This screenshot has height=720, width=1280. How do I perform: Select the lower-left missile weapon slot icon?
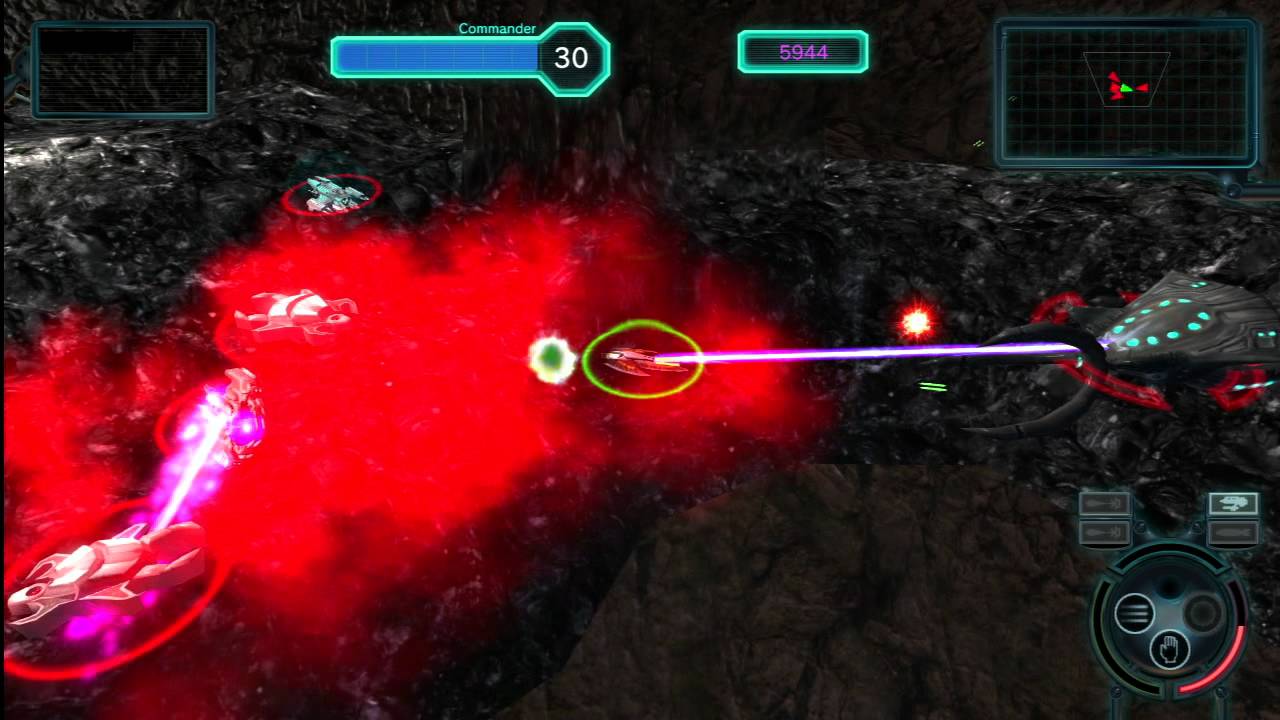coord(1105,531)
